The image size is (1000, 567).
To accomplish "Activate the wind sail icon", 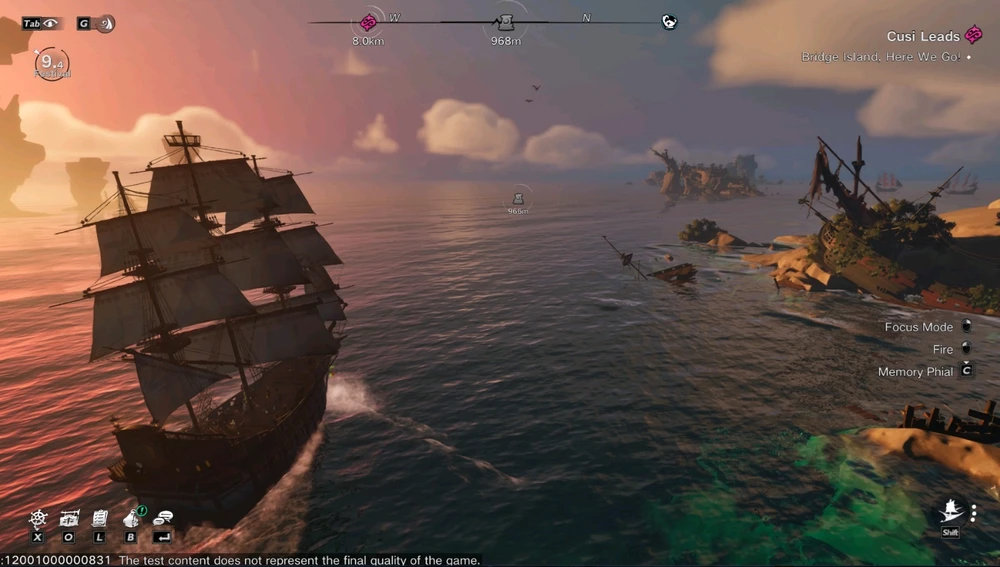I will (x=104, y=23).
